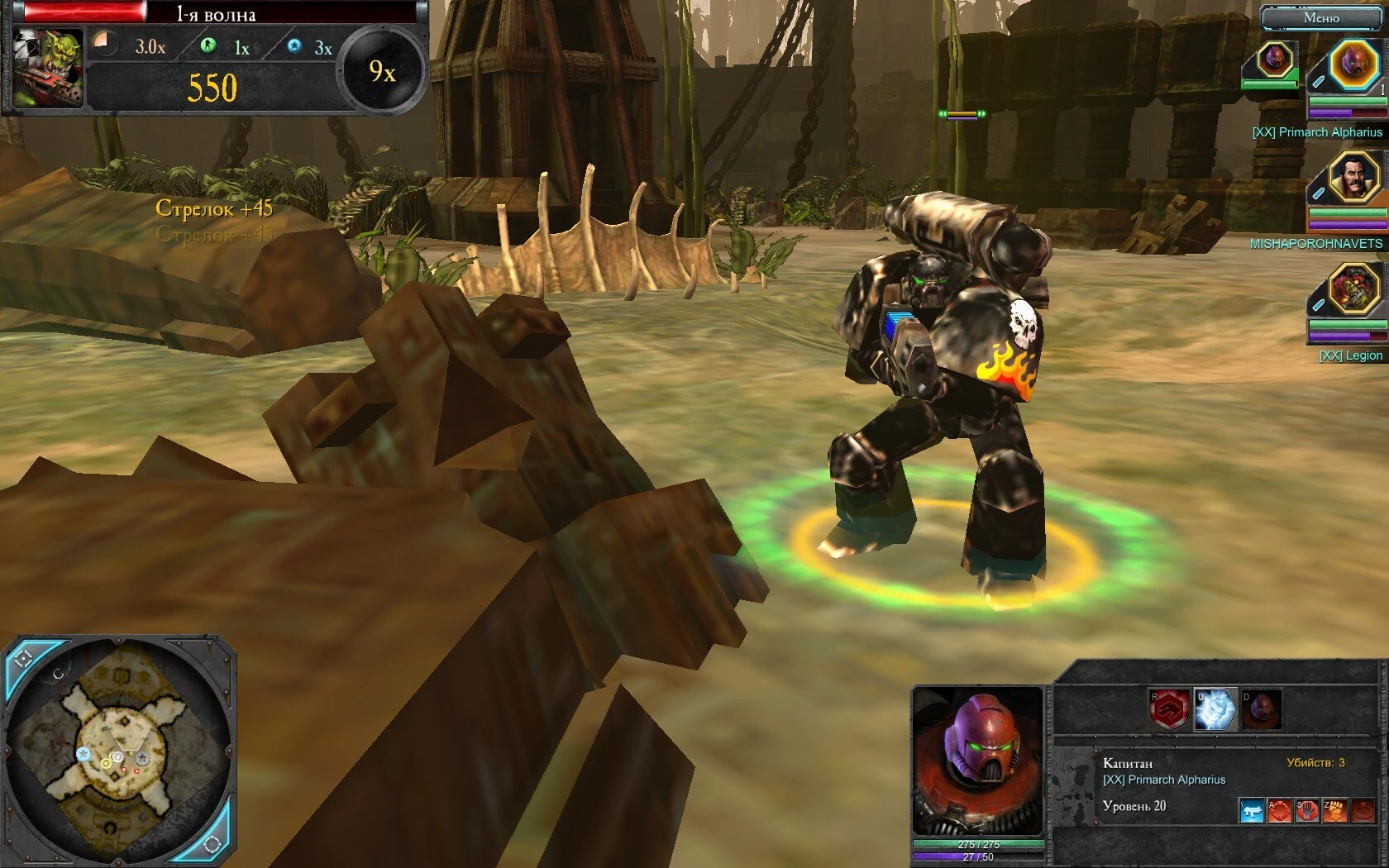Click the A attack-move command icon

point(1279,810)
